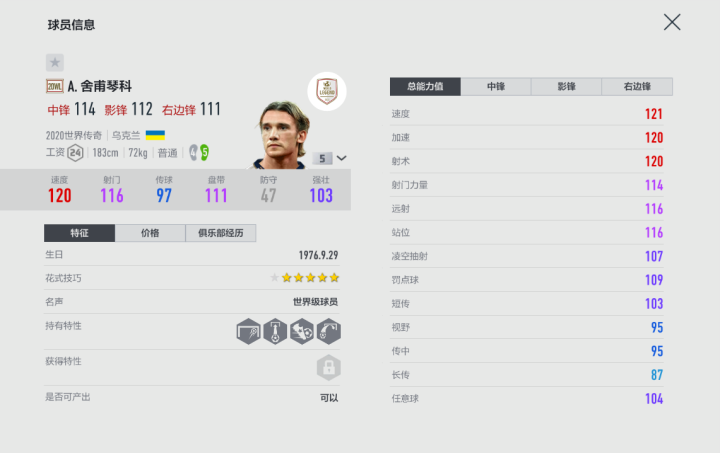Click the locked acquired trait slot
Image resolution: width=720 pixels, height=453 pixels.
coord(328,368)
